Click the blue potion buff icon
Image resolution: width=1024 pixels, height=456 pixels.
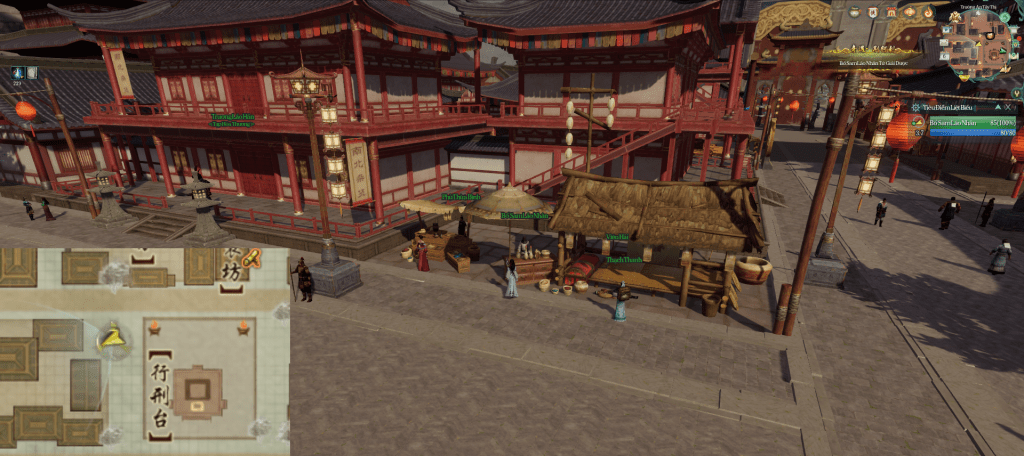18,72
